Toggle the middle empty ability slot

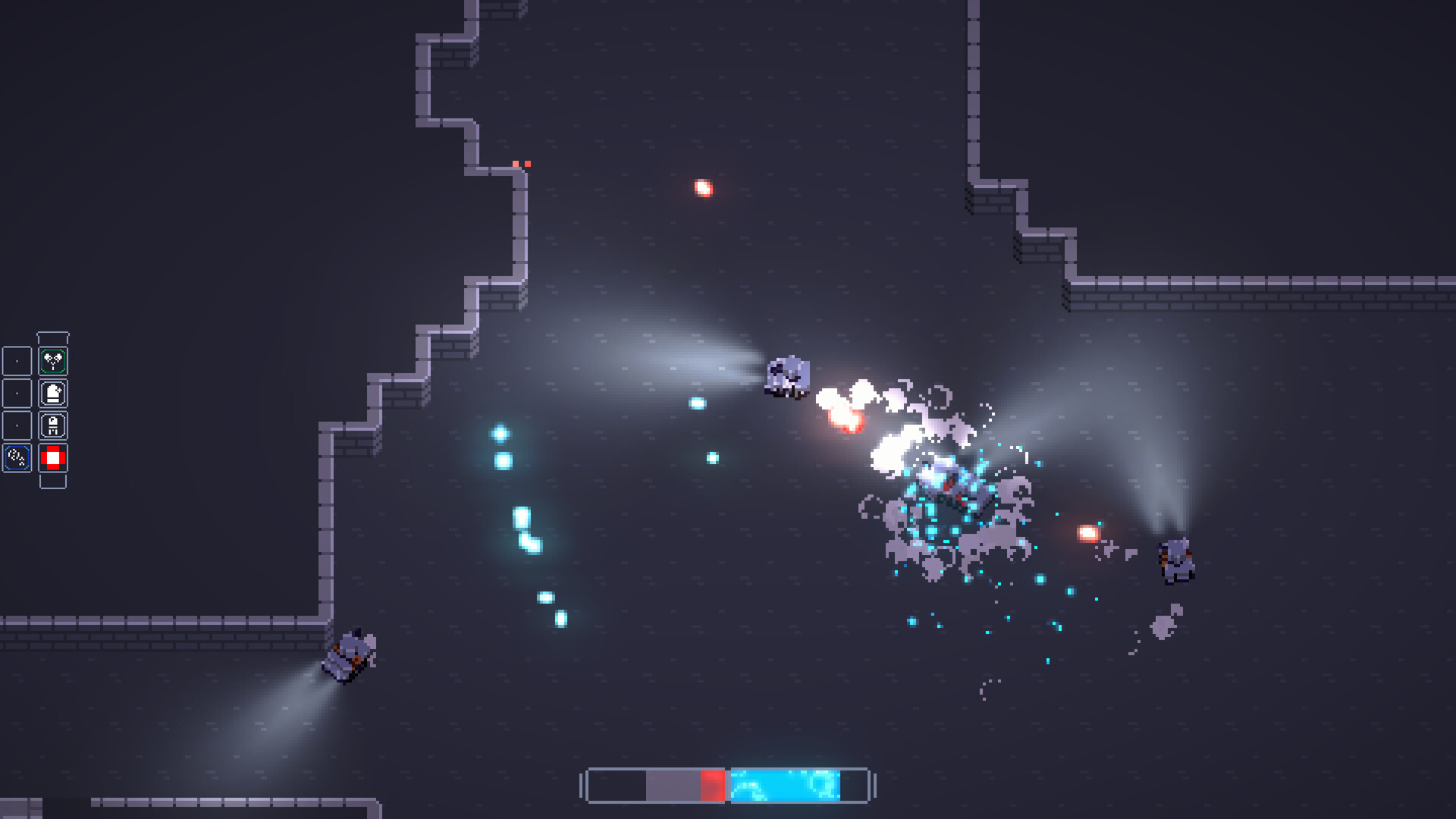click(x=17, y=393)
